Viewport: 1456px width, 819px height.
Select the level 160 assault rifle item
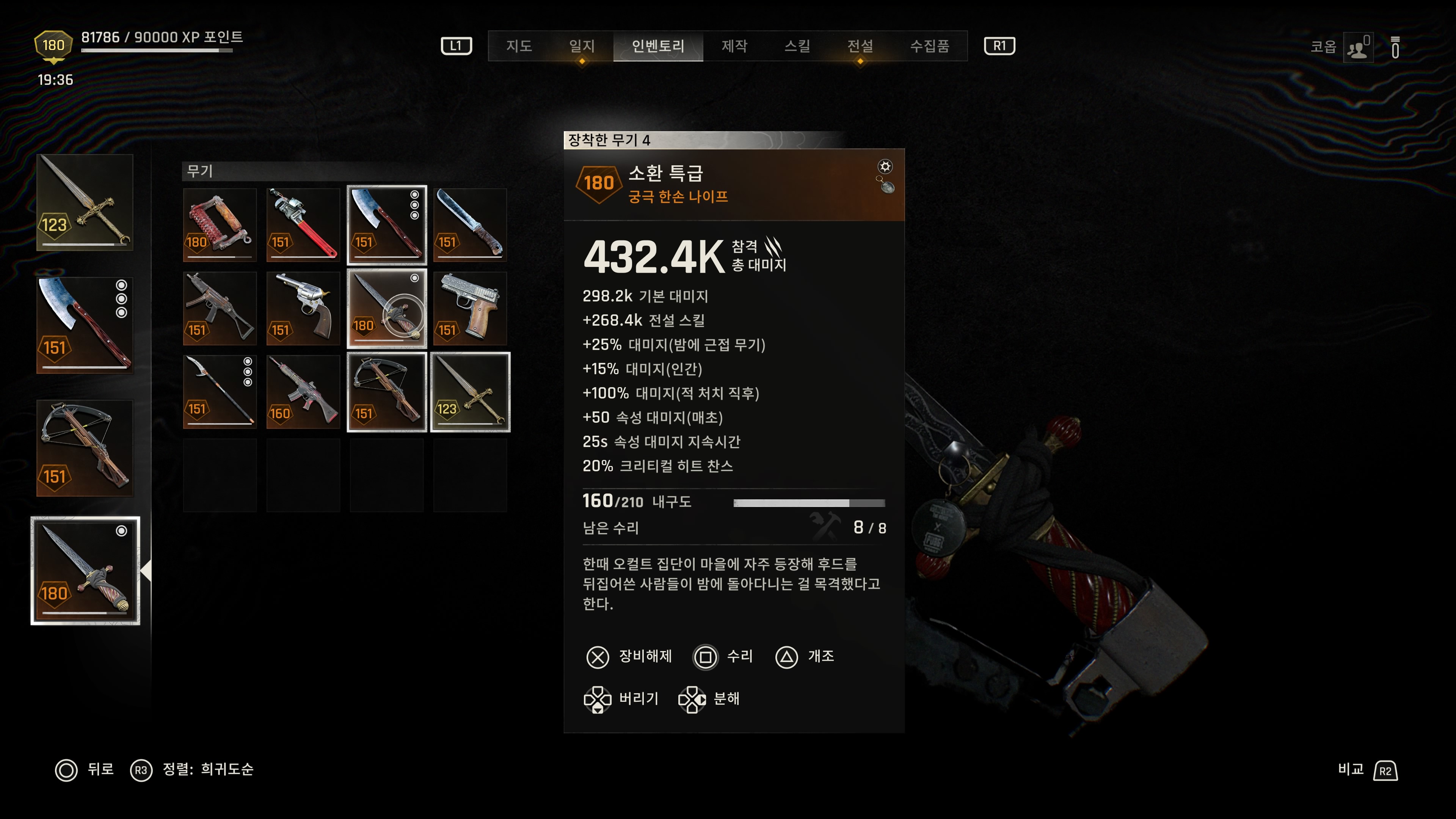(x=303, y=392)
